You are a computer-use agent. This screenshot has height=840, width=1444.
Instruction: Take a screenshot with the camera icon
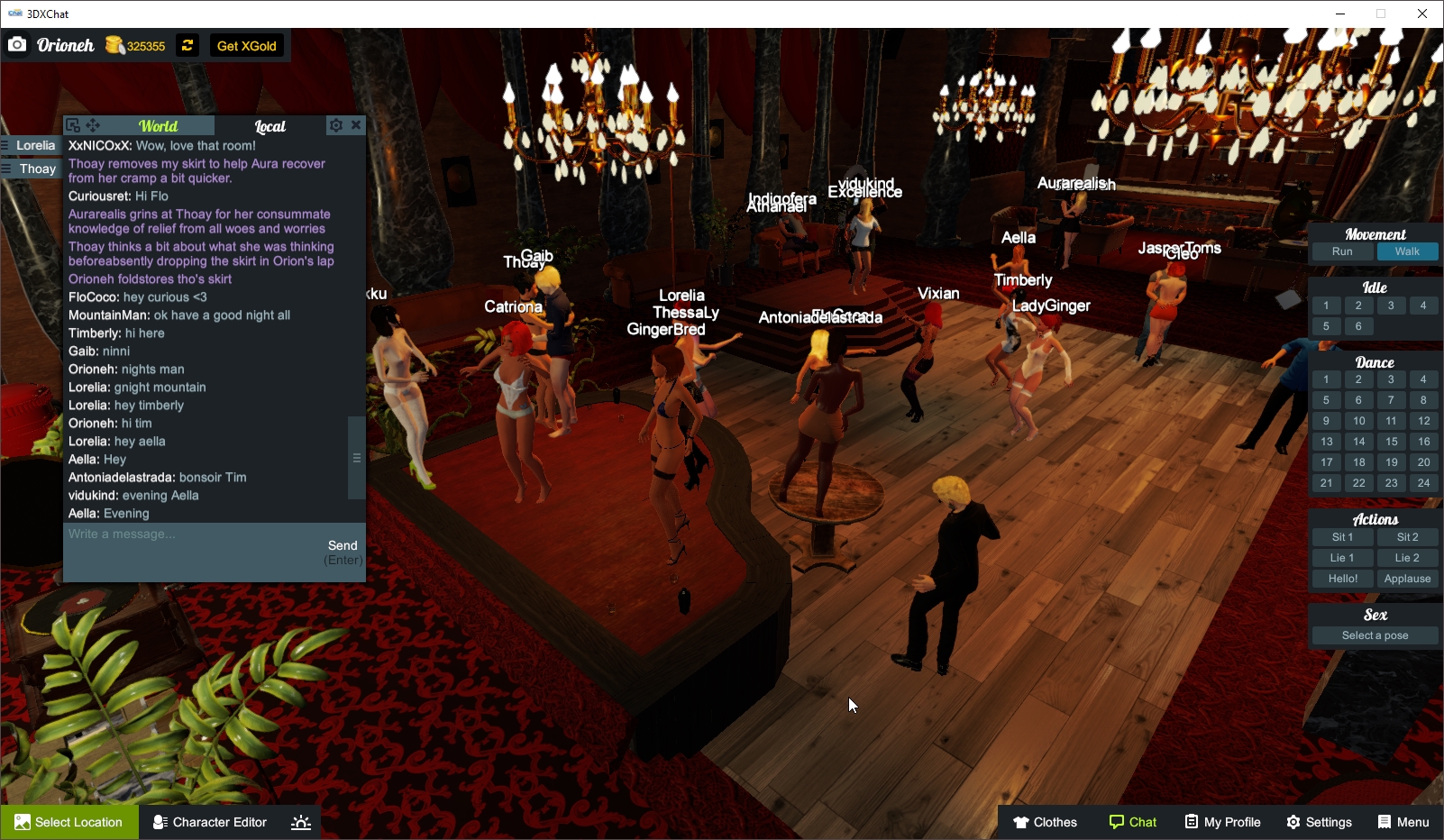point(17,44)
